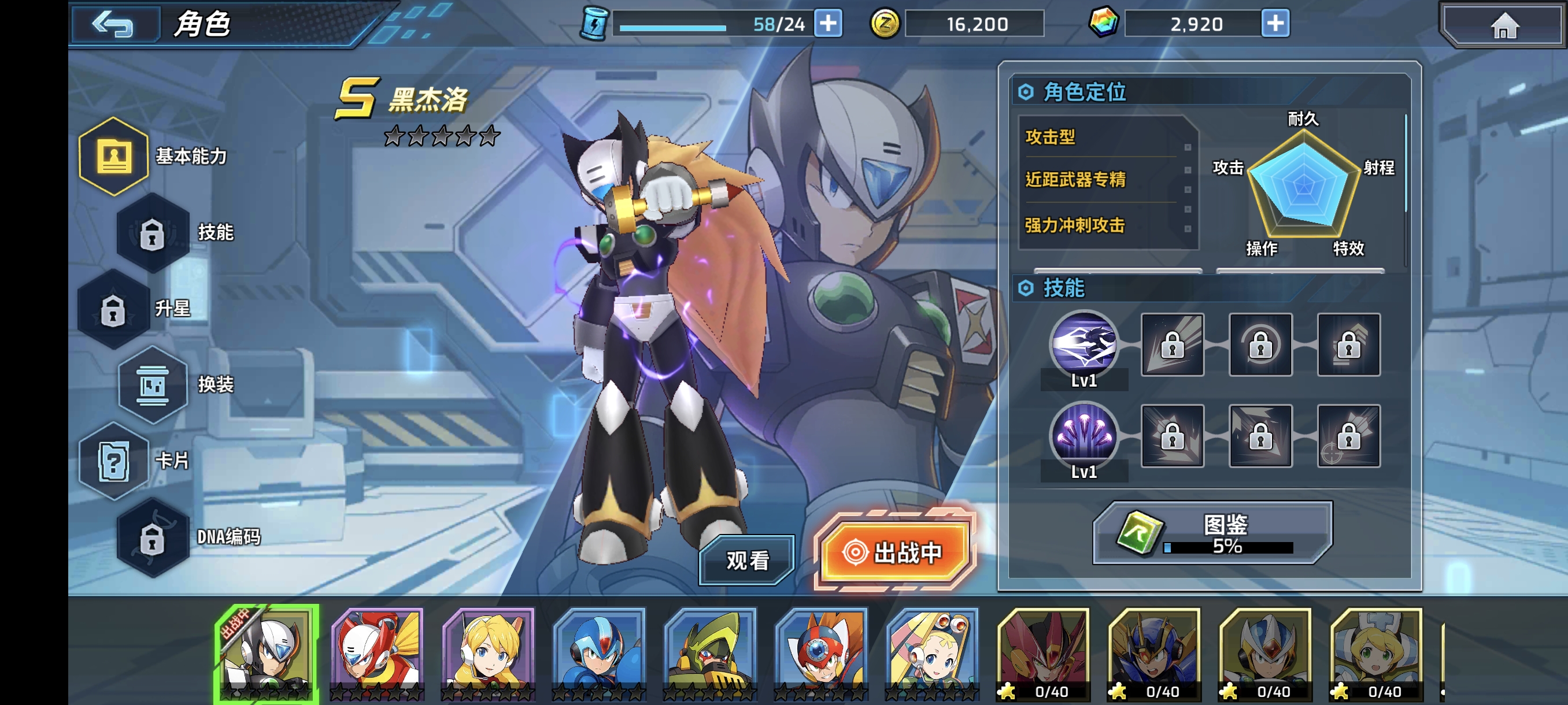This screenshot has width=1568, height=705.
Task: Select the dash slash Lv1 skill icon
Action: 1083,344
